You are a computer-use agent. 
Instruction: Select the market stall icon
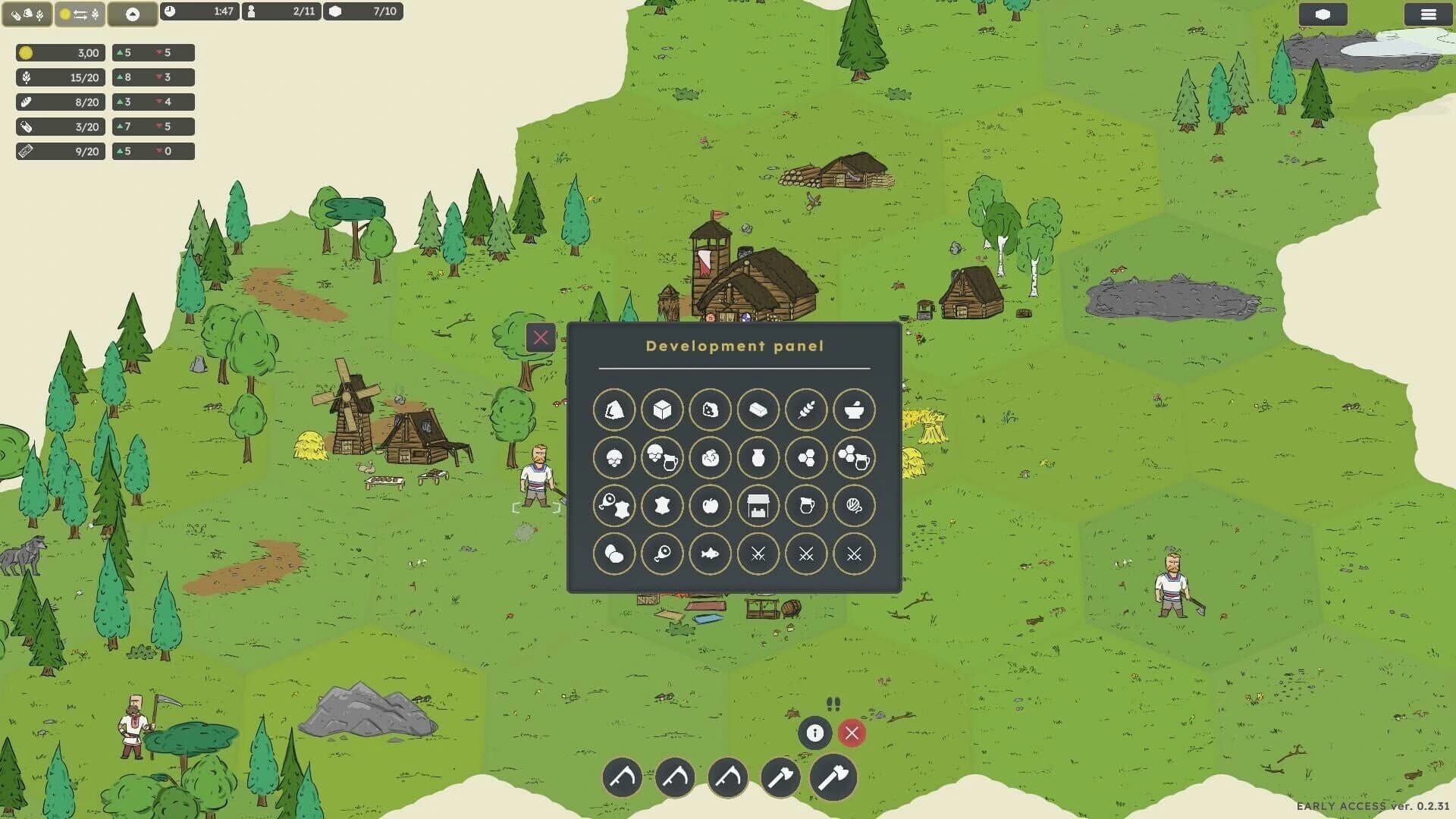click(758, 506)
